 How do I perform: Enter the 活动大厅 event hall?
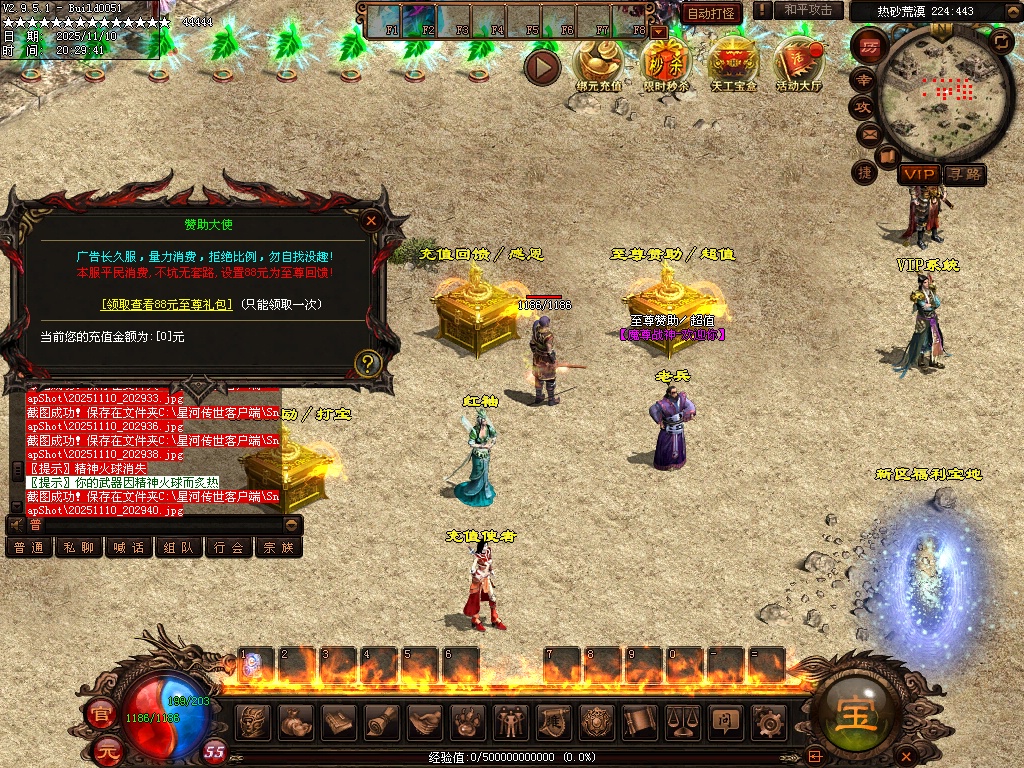click(798, 62)
